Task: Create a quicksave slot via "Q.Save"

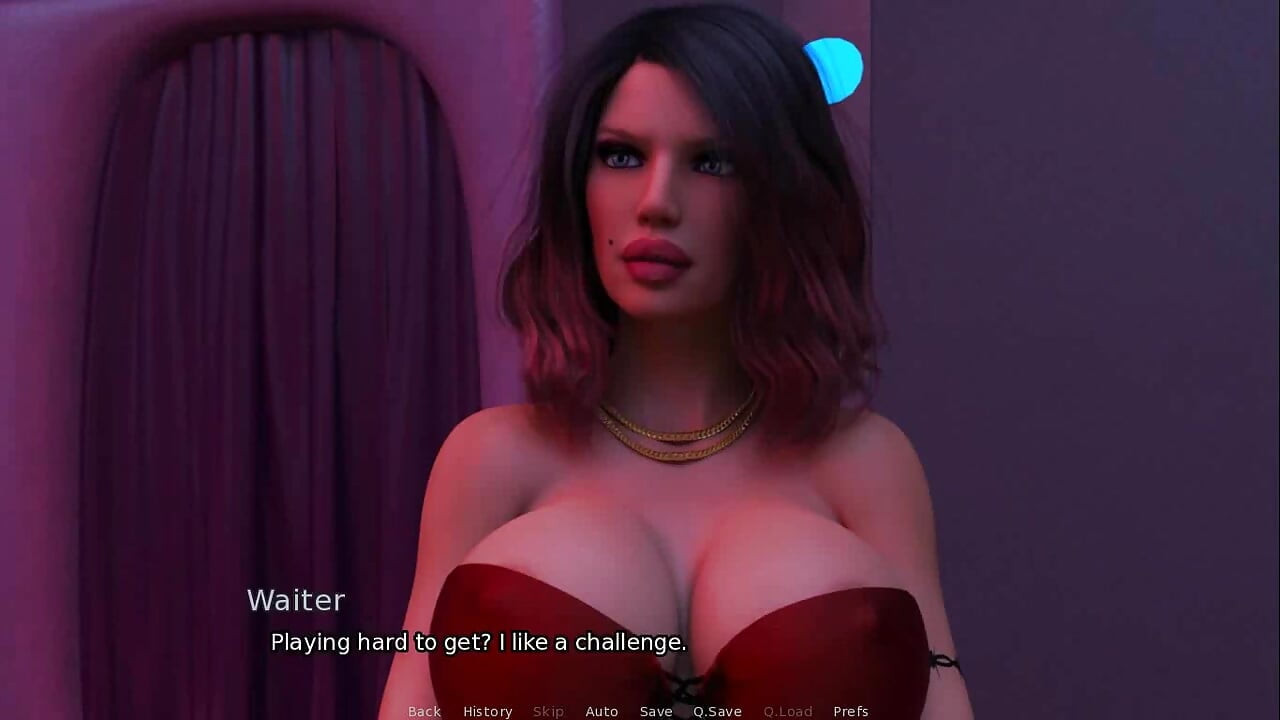Action: click(716, 711)
